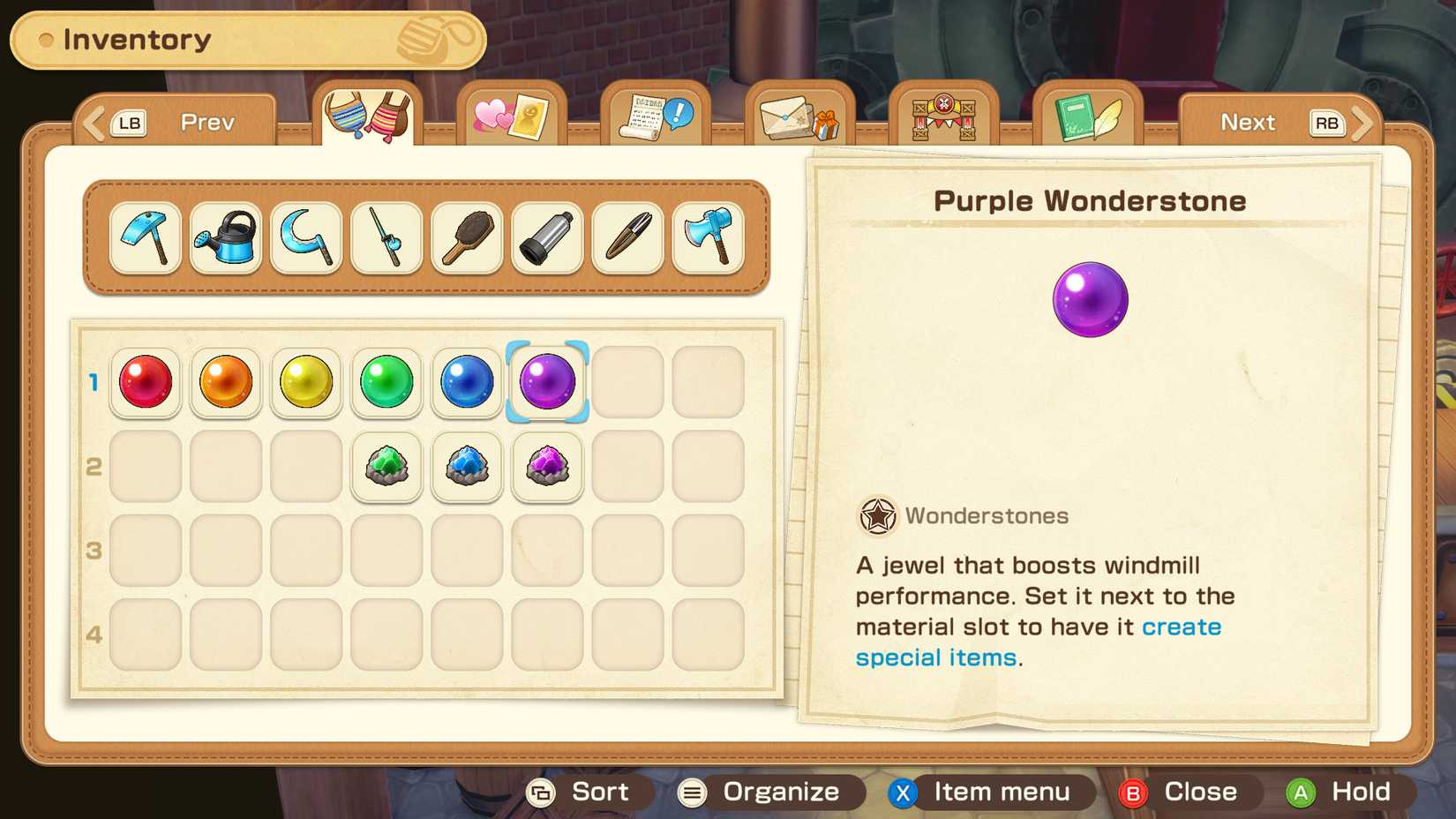Select the fishing rod
The width and height of the screenshot is (1456, 819).
[x=386, y=238]
